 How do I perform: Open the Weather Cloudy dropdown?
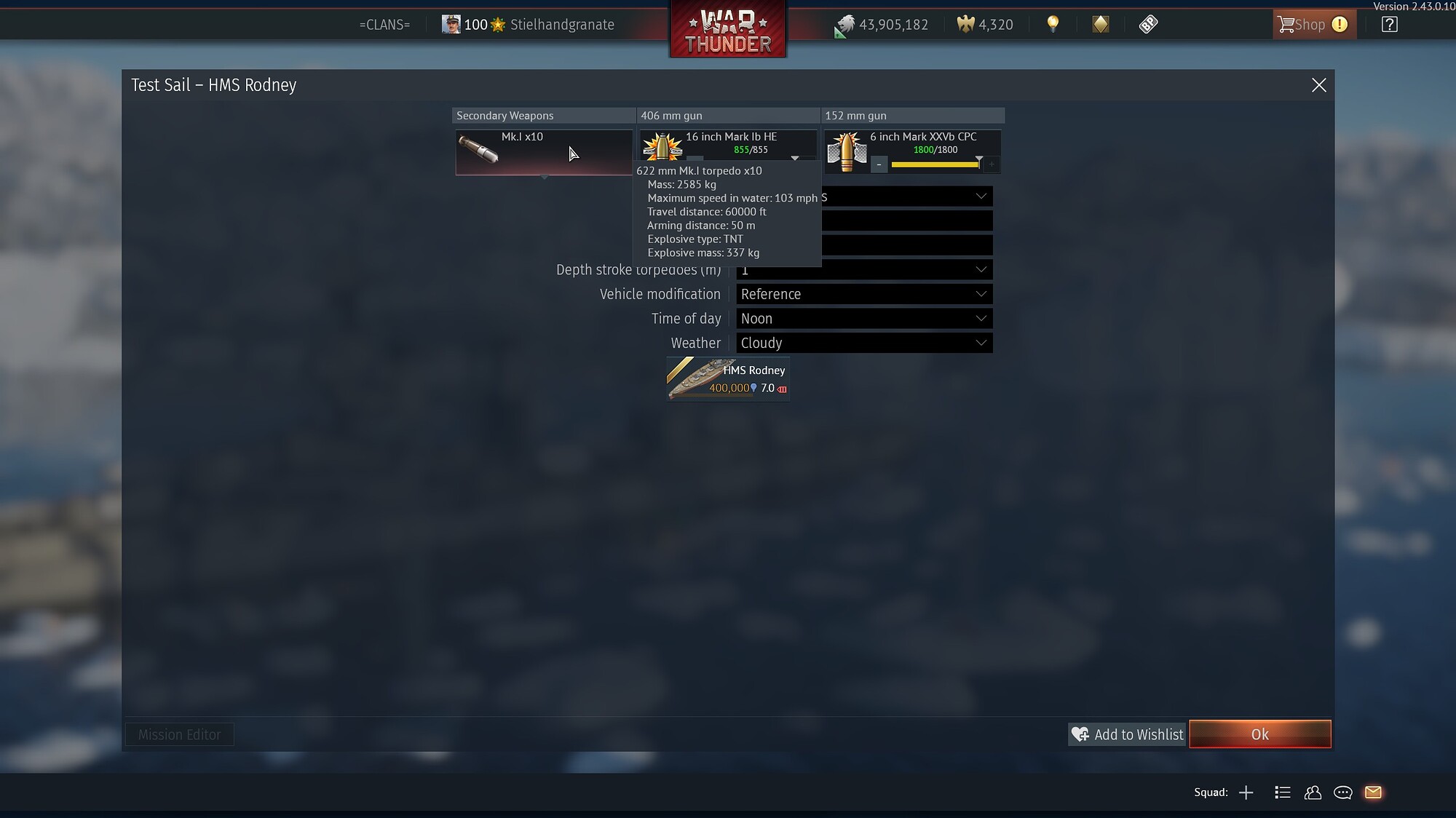[x=863, y=343]
